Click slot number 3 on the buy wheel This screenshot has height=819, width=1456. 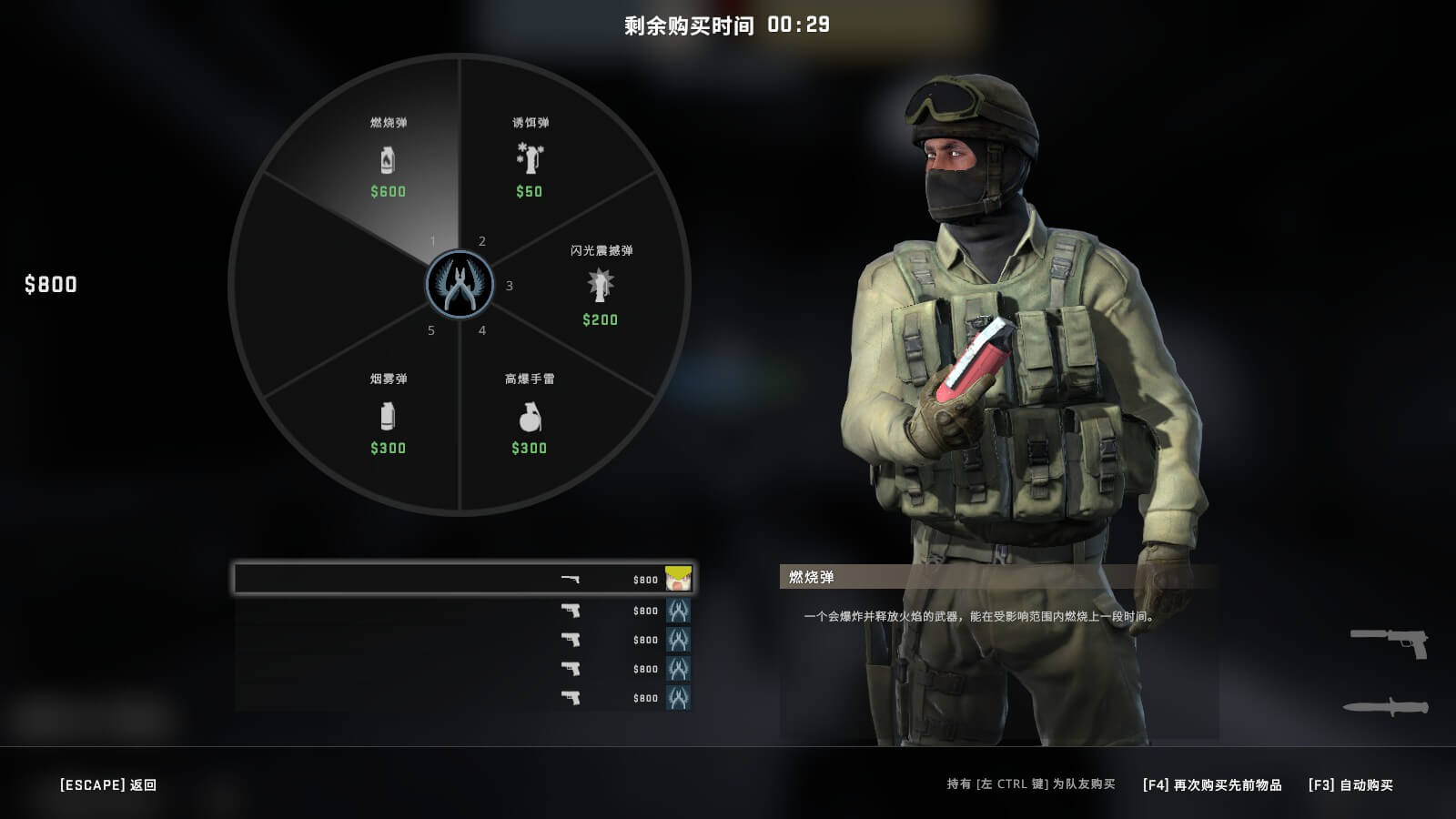pyautogui.click(x=506, y=285)
